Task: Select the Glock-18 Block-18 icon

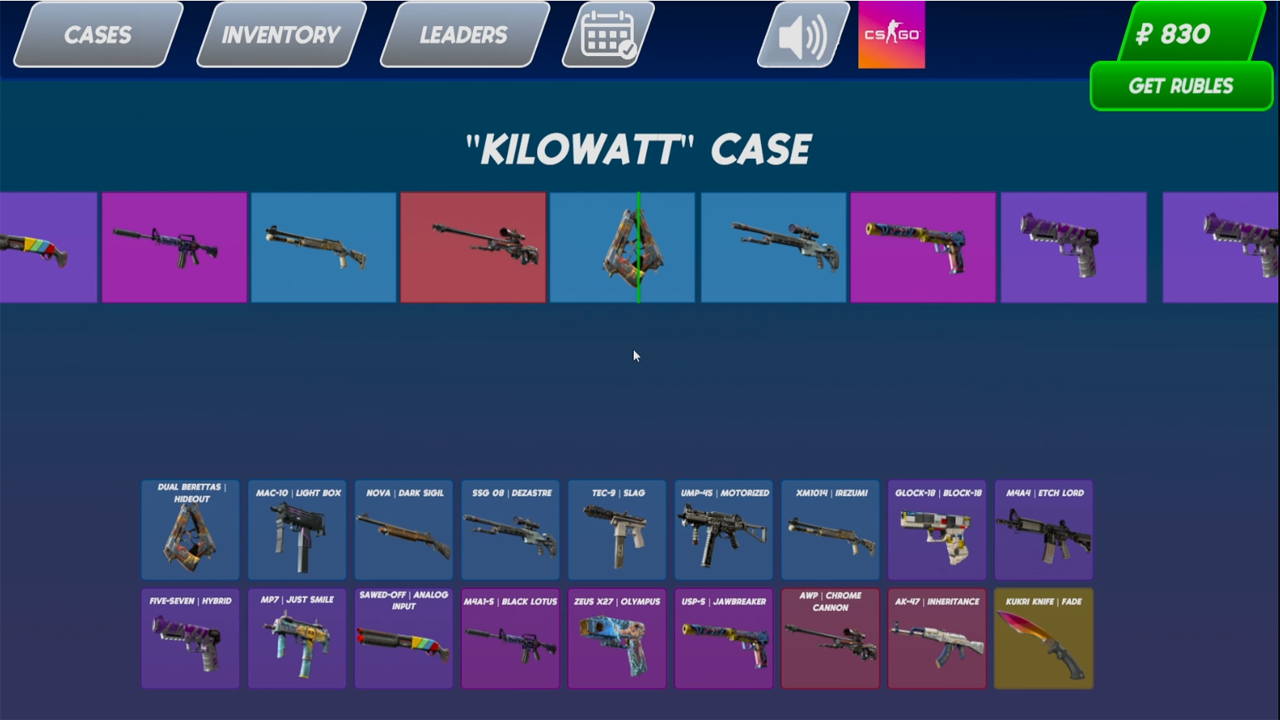Action: pos(937,530)
